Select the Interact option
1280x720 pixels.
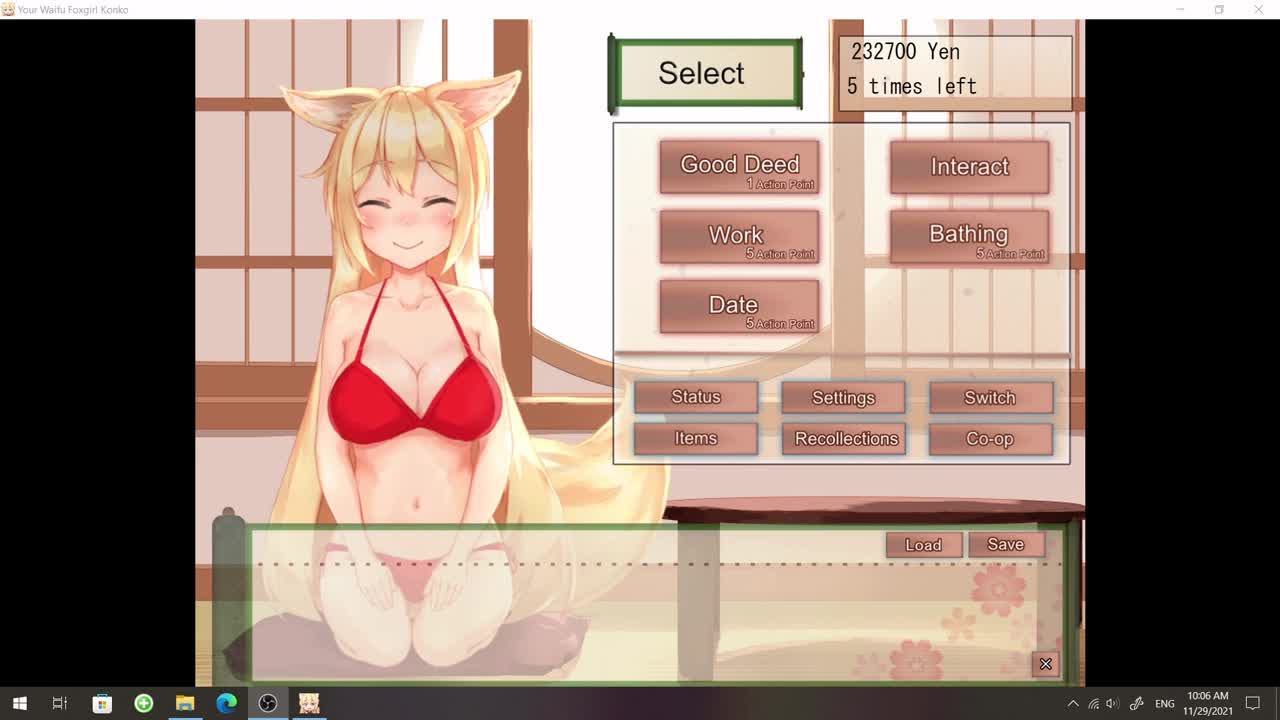point(969,167)
